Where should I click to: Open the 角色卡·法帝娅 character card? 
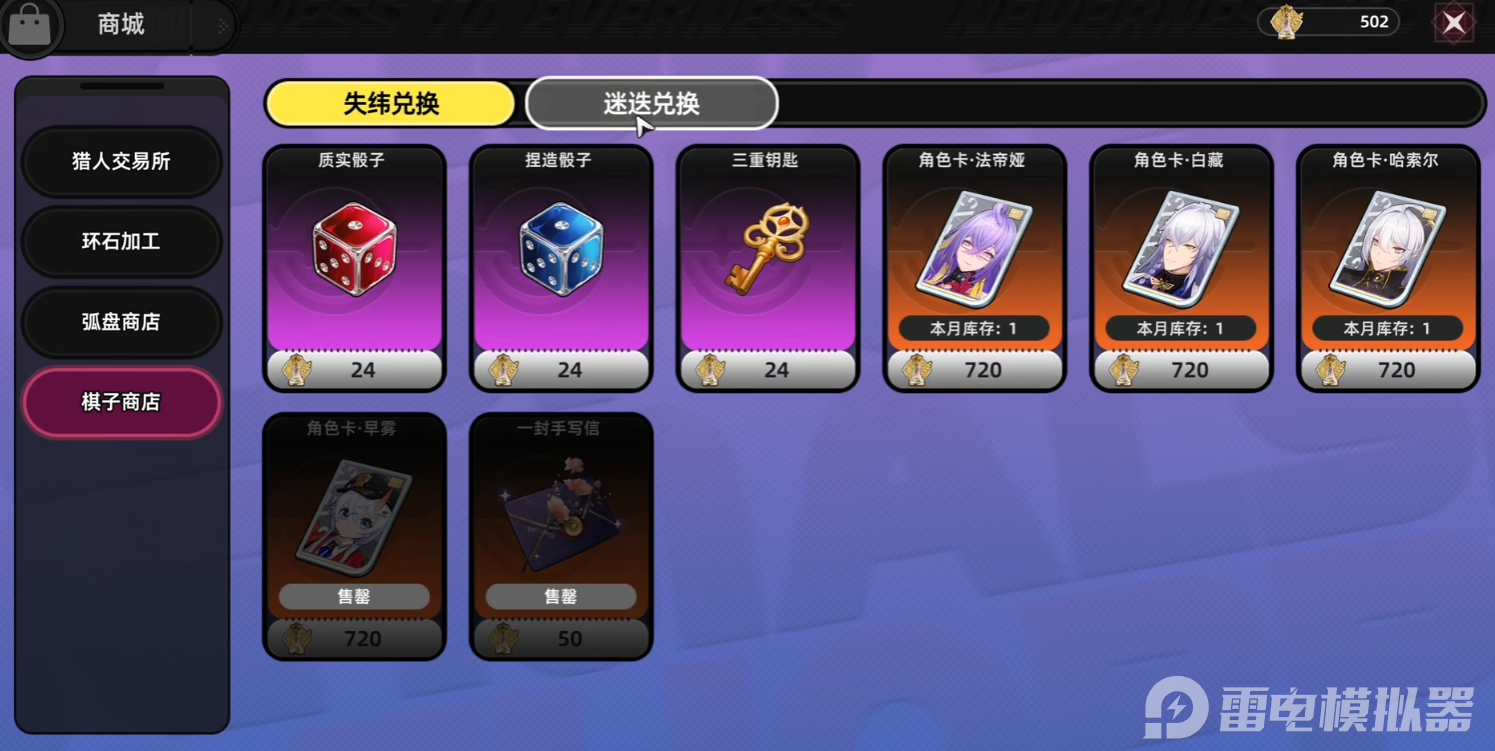click(x=974, y=248)
